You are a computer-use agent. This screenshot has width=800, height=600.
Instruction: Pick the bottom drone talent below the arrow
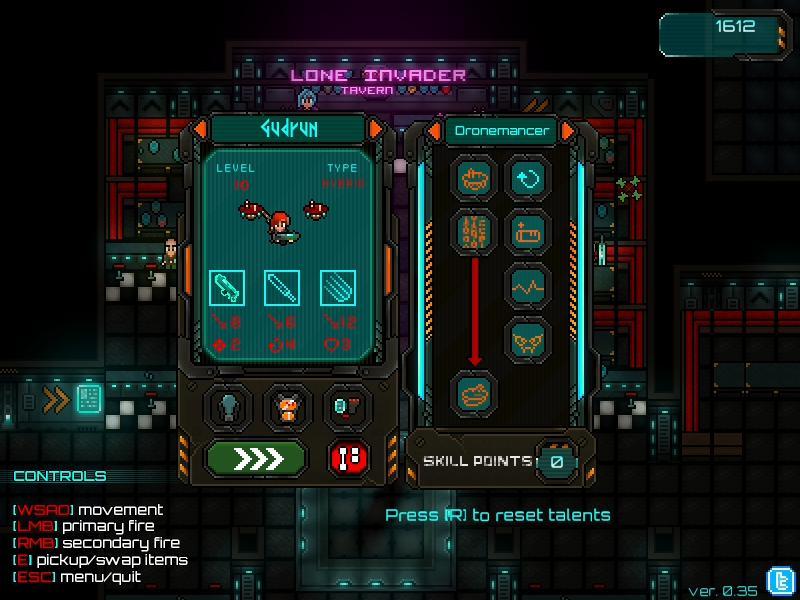(x=474, y=393)
